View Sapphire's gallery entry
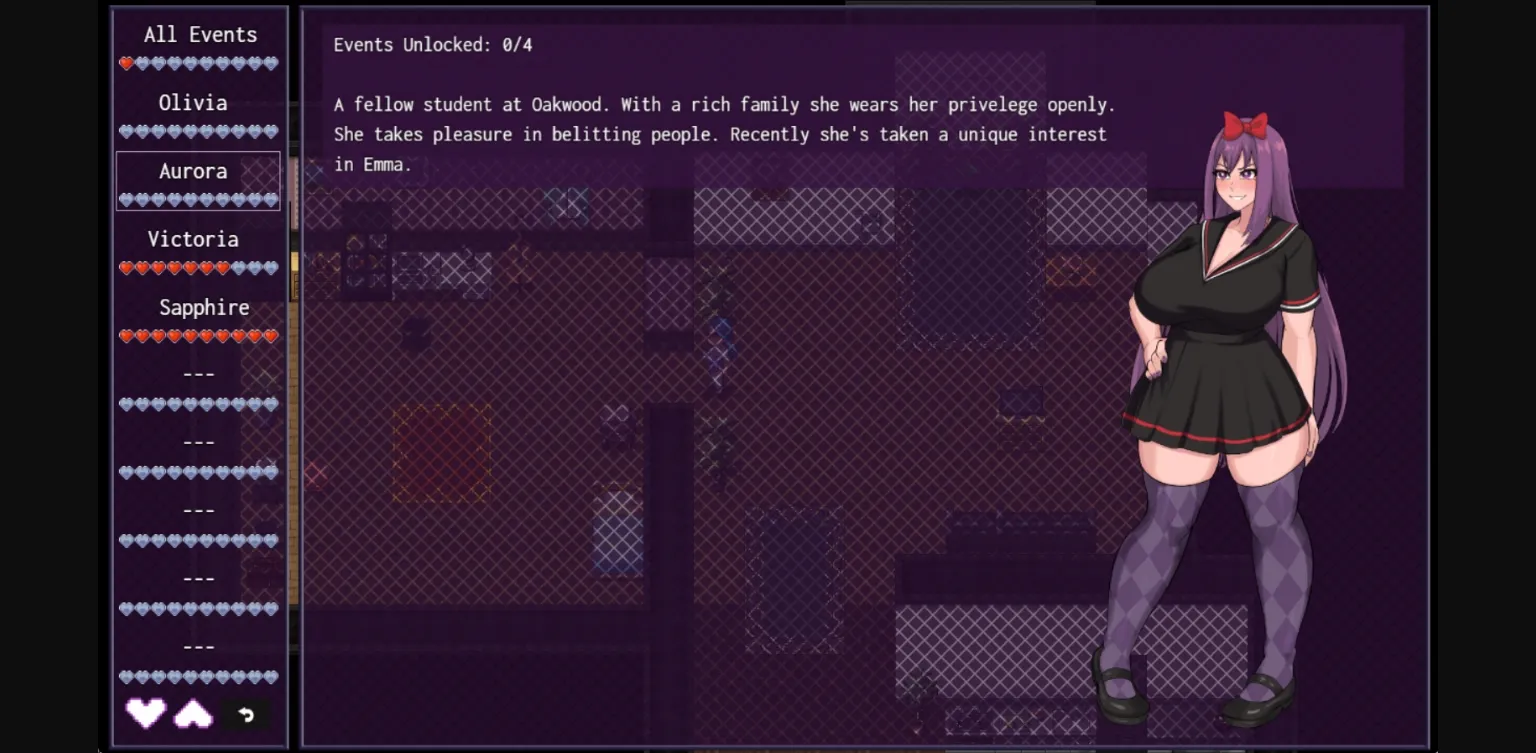This screenshot has height=753, width=1536. click(204, 307)
